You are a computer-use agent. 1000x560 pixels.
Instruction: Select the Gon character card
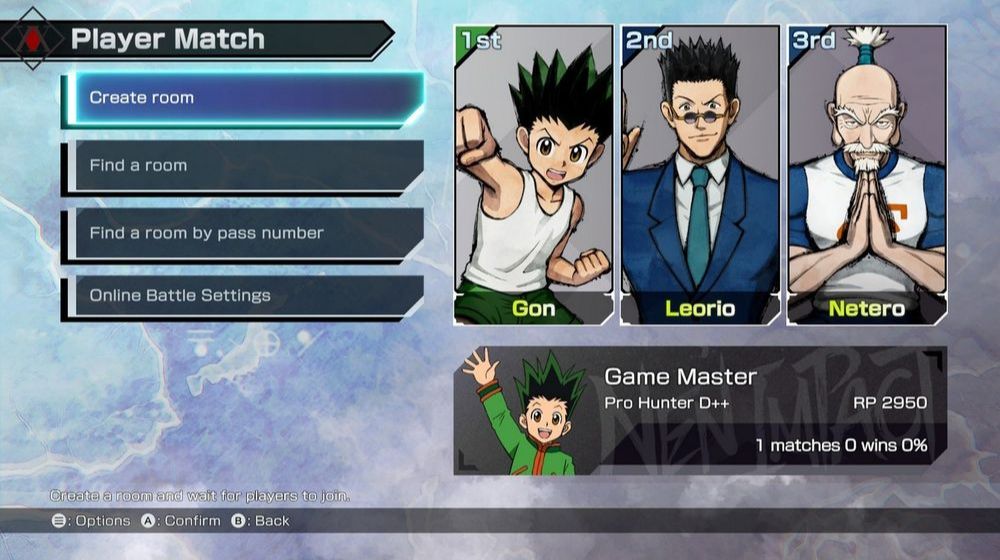(x=534, y=175)
